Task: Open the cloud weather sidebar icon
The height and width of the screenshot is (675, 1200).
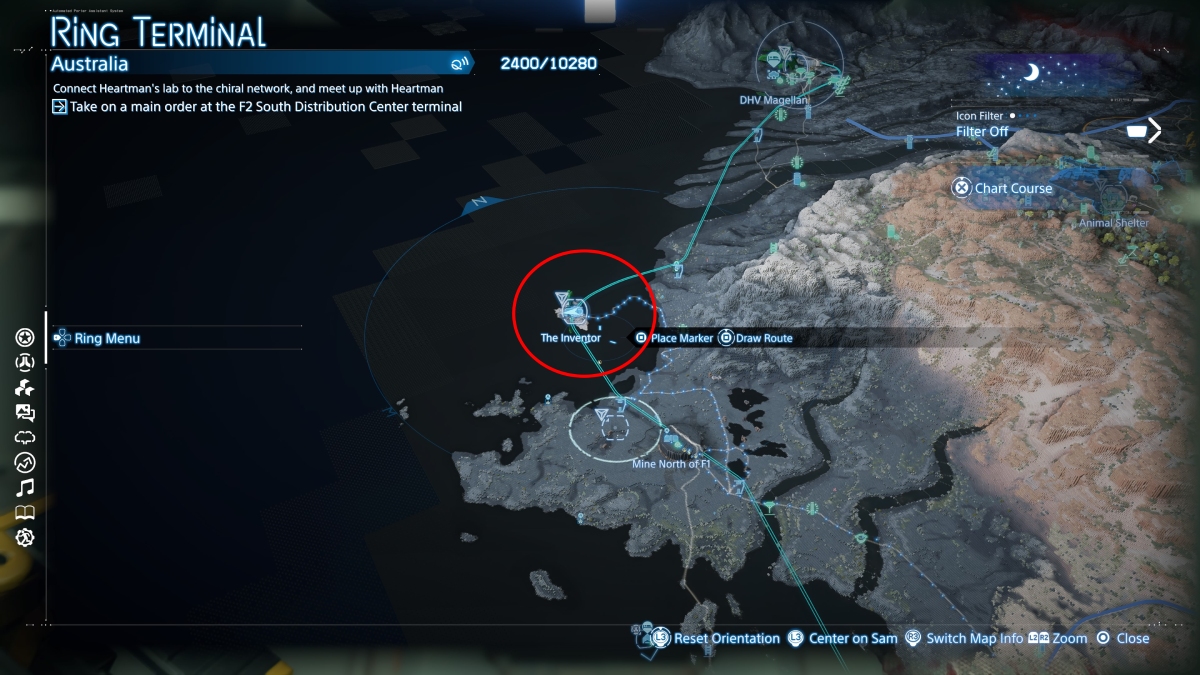Action: [25, 437]
